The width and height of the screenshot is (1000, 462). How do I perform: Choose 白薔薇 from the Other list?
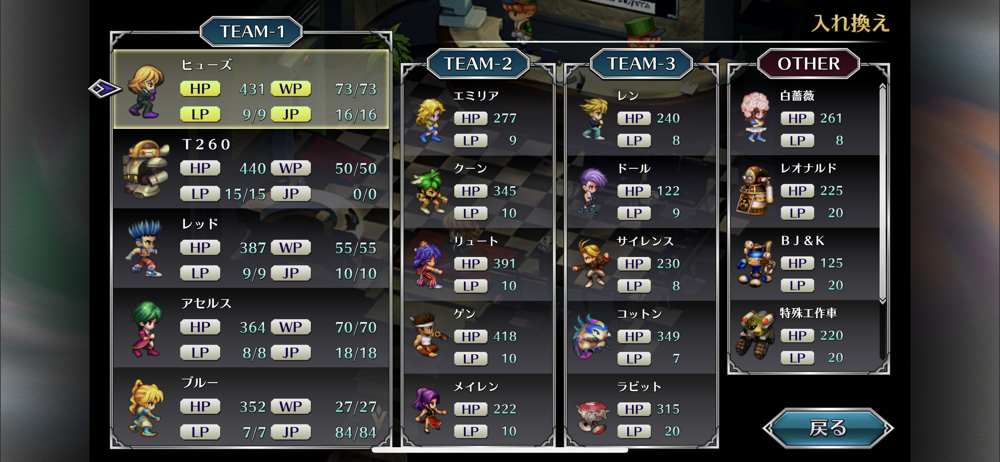click(x=804, y=117)
